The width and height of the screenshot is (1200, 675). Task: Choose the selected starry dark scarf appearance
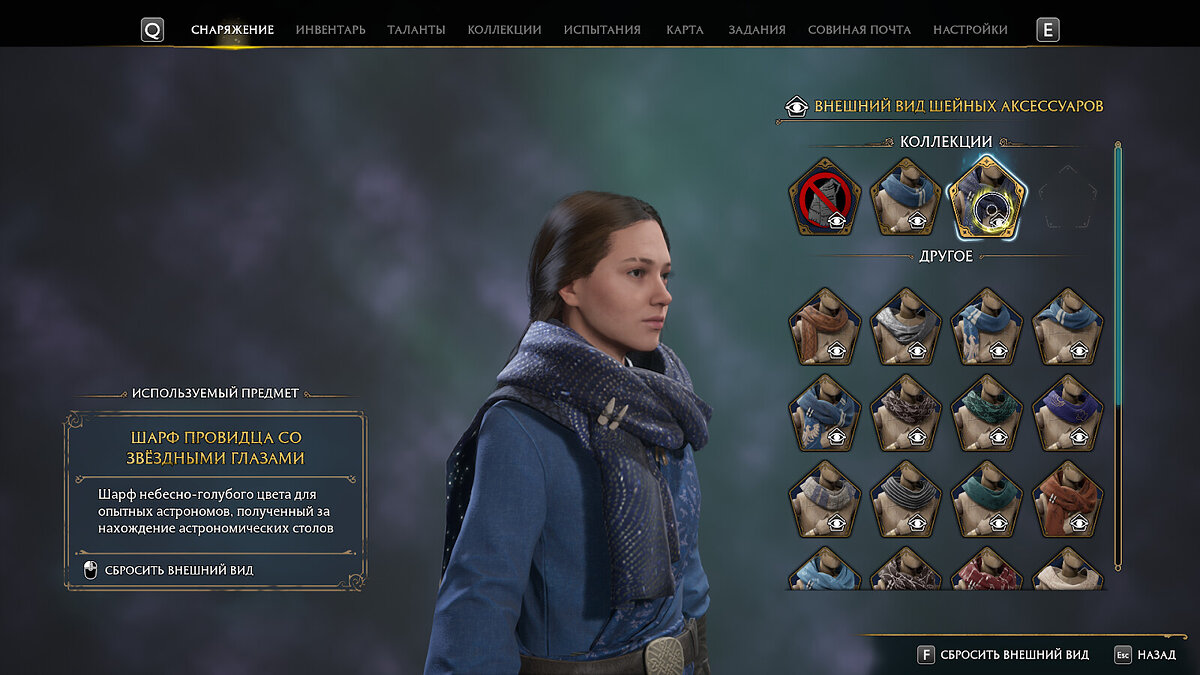[x=986, y=197]
